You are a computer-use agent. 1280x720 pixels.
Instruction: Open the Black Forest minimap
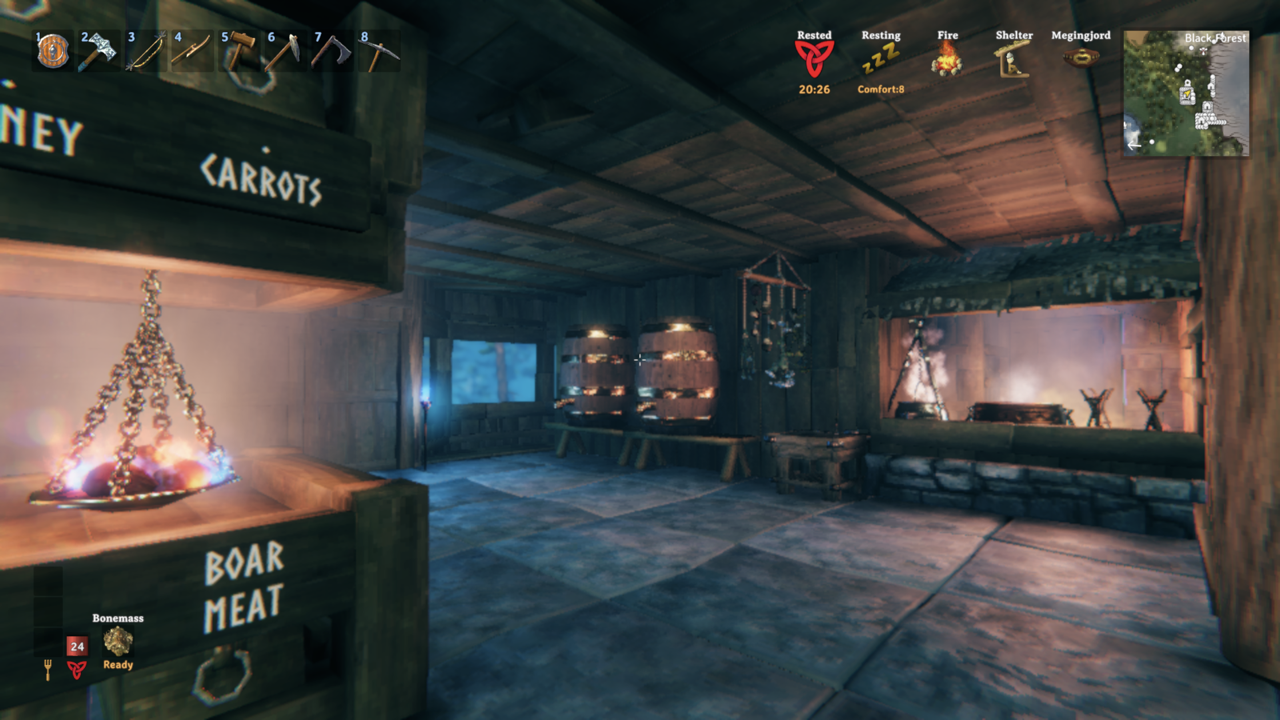click(x=1186, y=93)
